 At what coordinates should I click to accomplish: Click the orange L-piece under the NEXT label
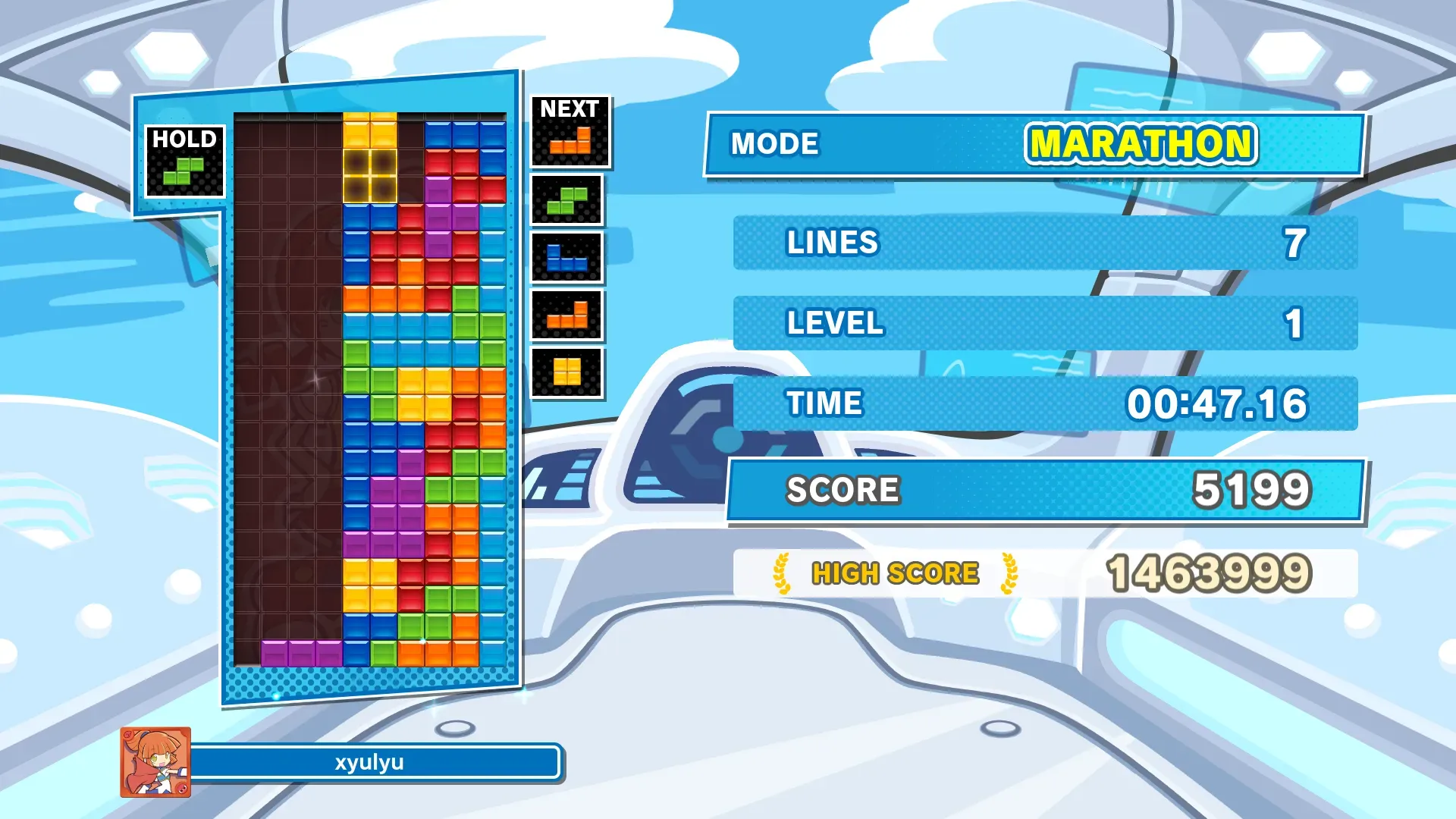point(570,140)
